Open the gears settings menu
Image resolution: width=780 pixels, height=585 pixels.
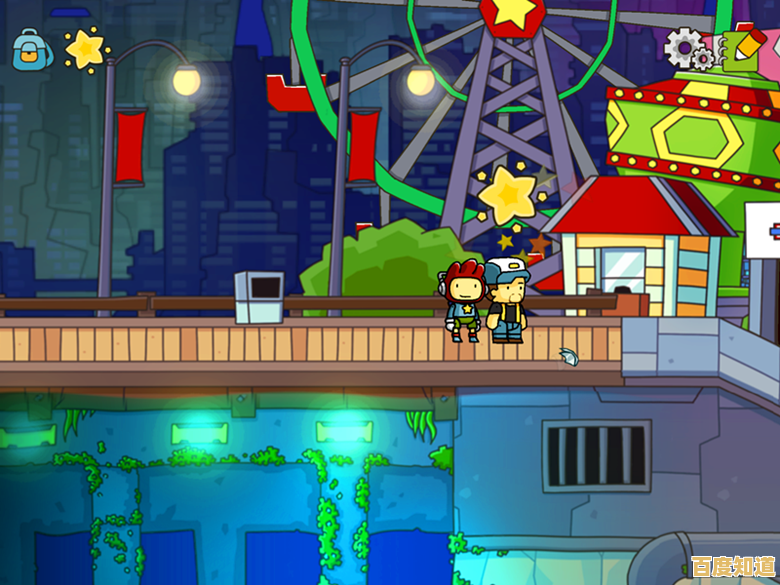tap(686, 47)
